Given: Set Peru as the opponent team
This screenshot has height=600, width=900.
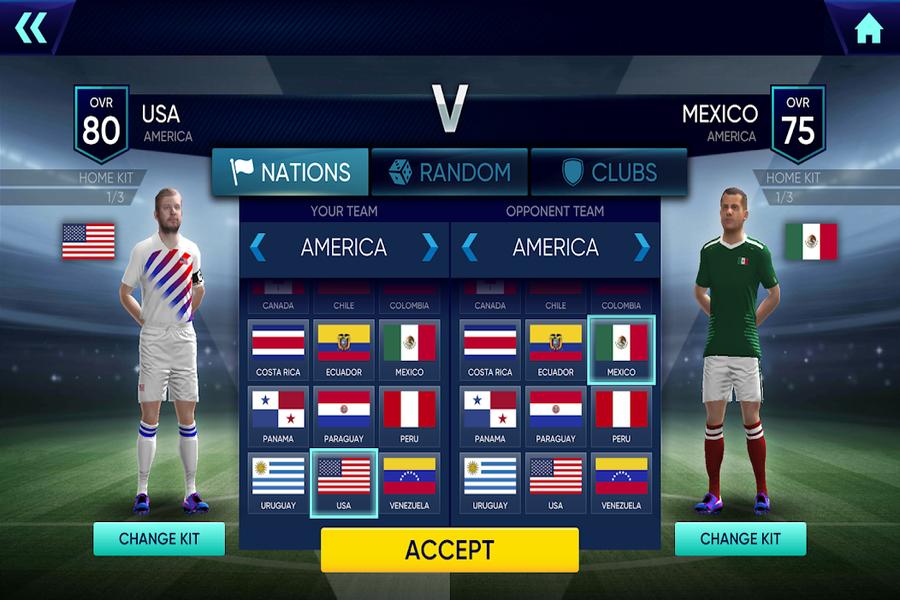Looking at the screenshot, I should click(621, 416).
